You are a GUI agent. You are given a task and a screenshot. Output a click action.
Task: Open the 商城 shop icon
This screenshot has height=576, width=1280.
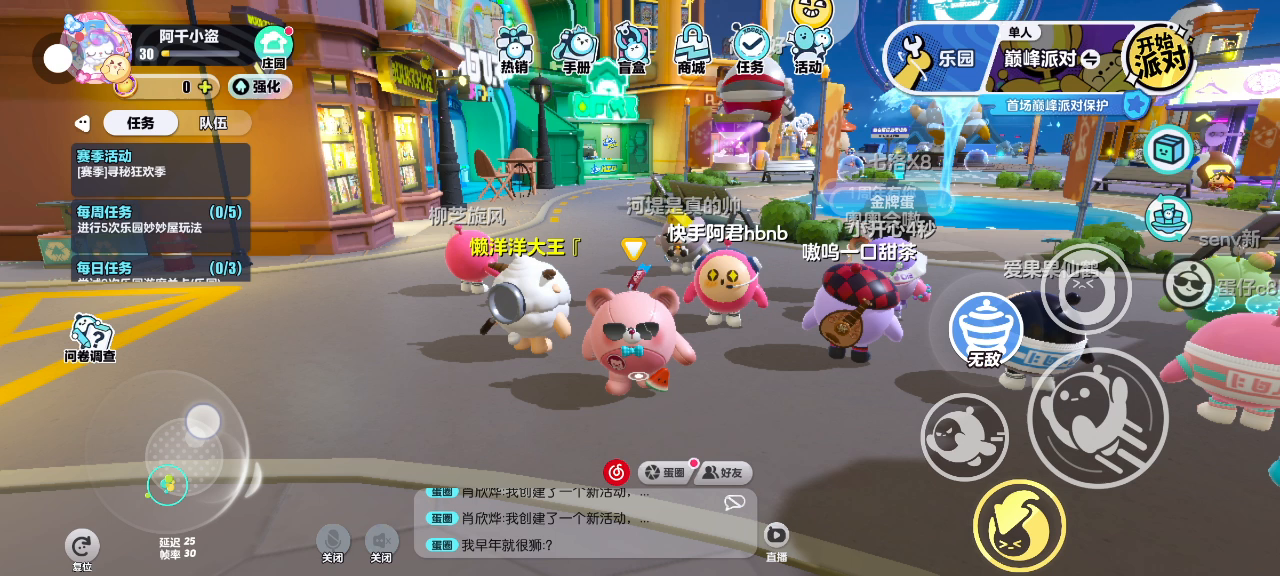tap(691, 50)
